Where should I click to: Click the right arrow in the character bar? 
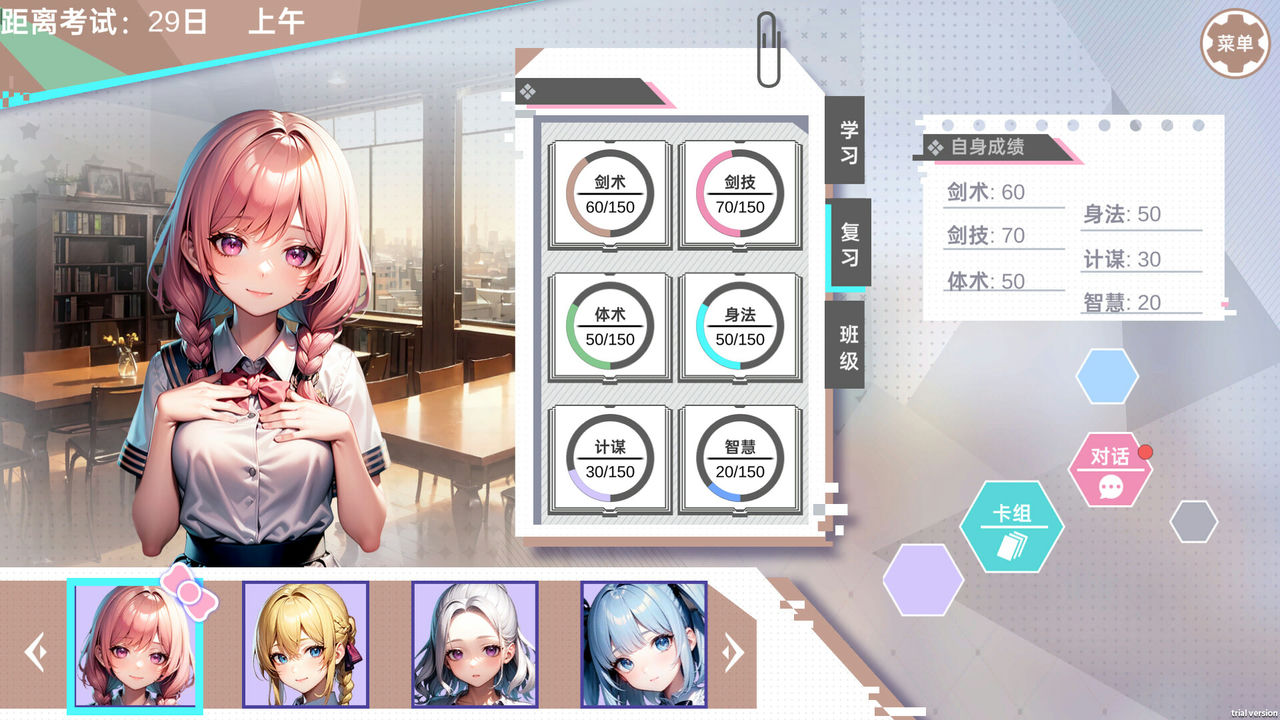731,651
